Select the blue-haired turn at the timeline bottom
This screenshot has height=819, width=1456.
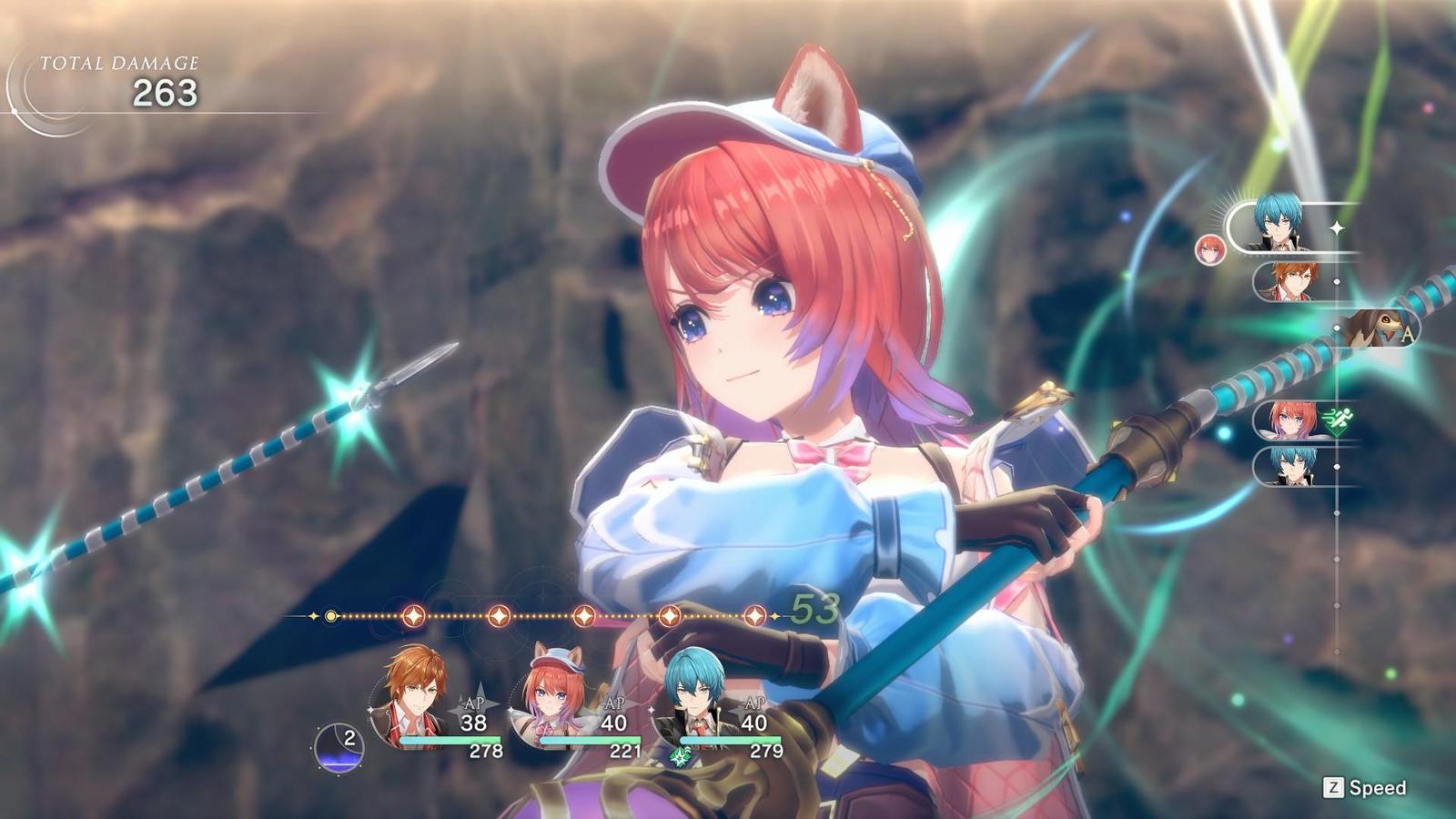[x=1290, y=467]
